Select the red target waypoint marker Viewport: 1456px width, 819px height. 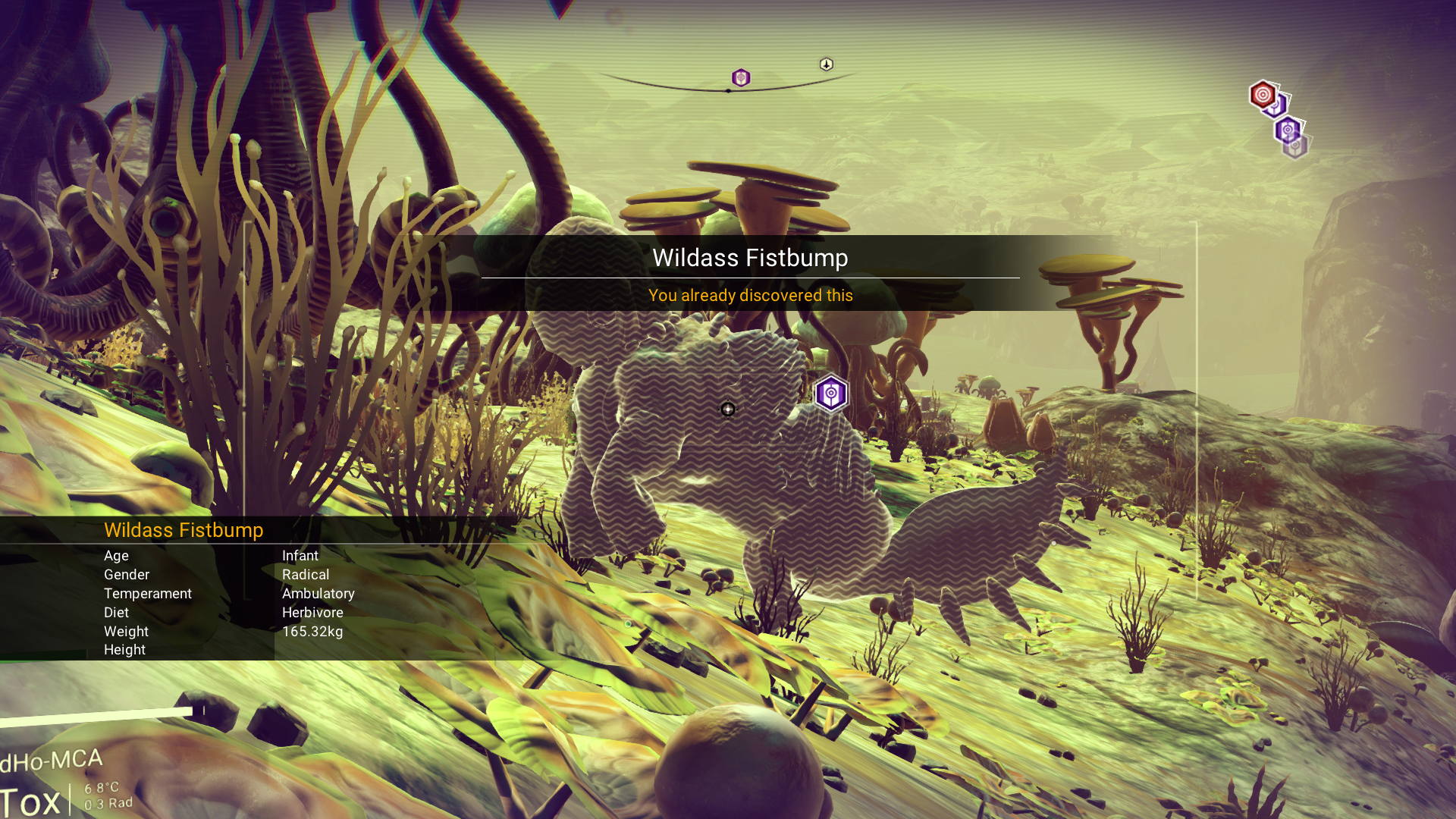pos(1263,95)
